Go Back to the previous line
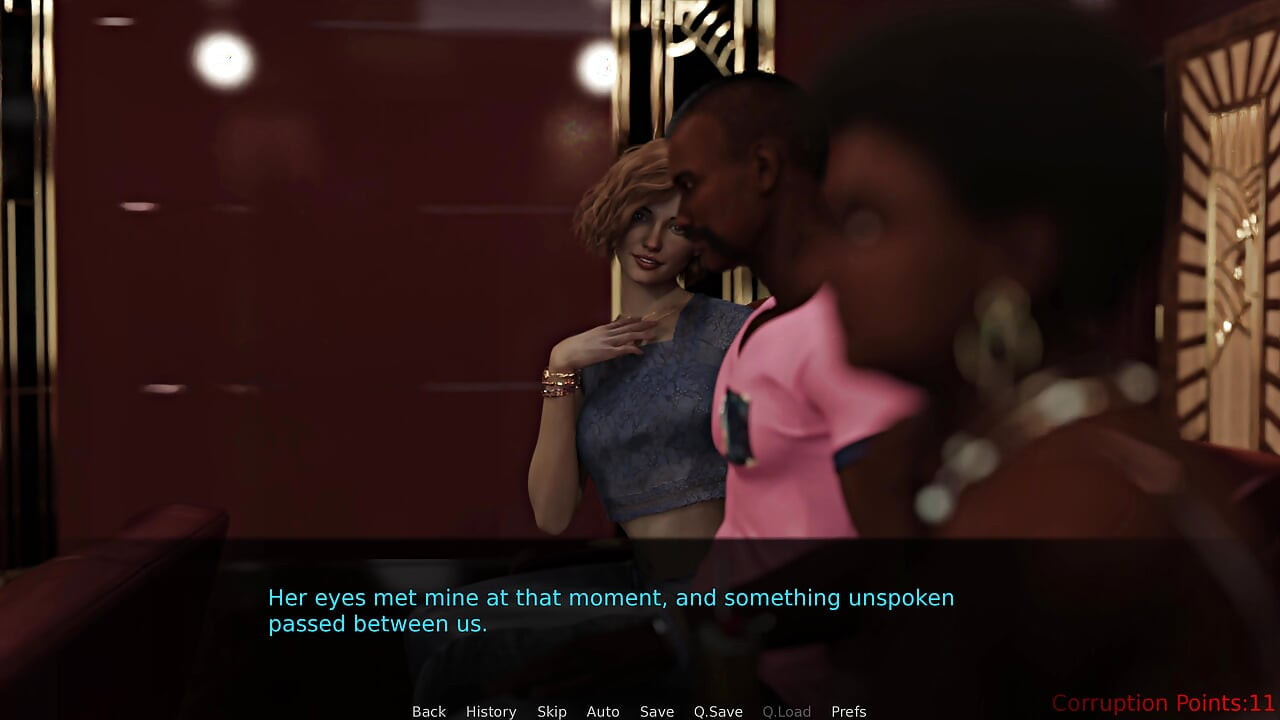The image size is (1280, 720). pos(429,711)
